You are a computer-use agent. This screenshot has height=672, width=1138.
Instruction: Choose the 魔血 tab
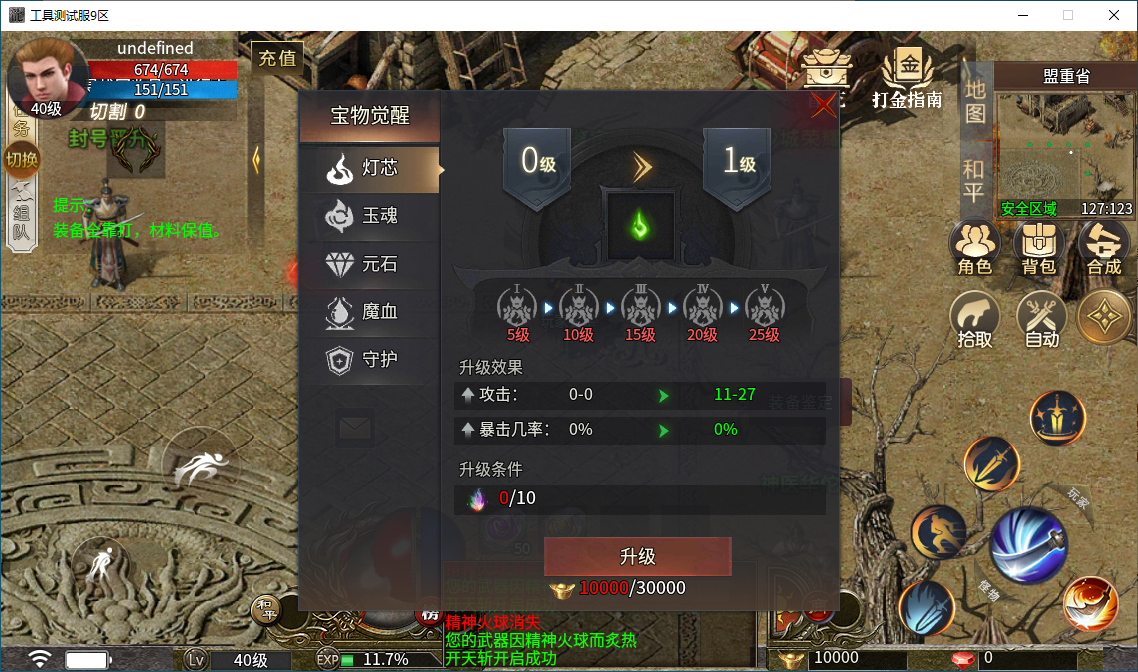click(370, 312)
